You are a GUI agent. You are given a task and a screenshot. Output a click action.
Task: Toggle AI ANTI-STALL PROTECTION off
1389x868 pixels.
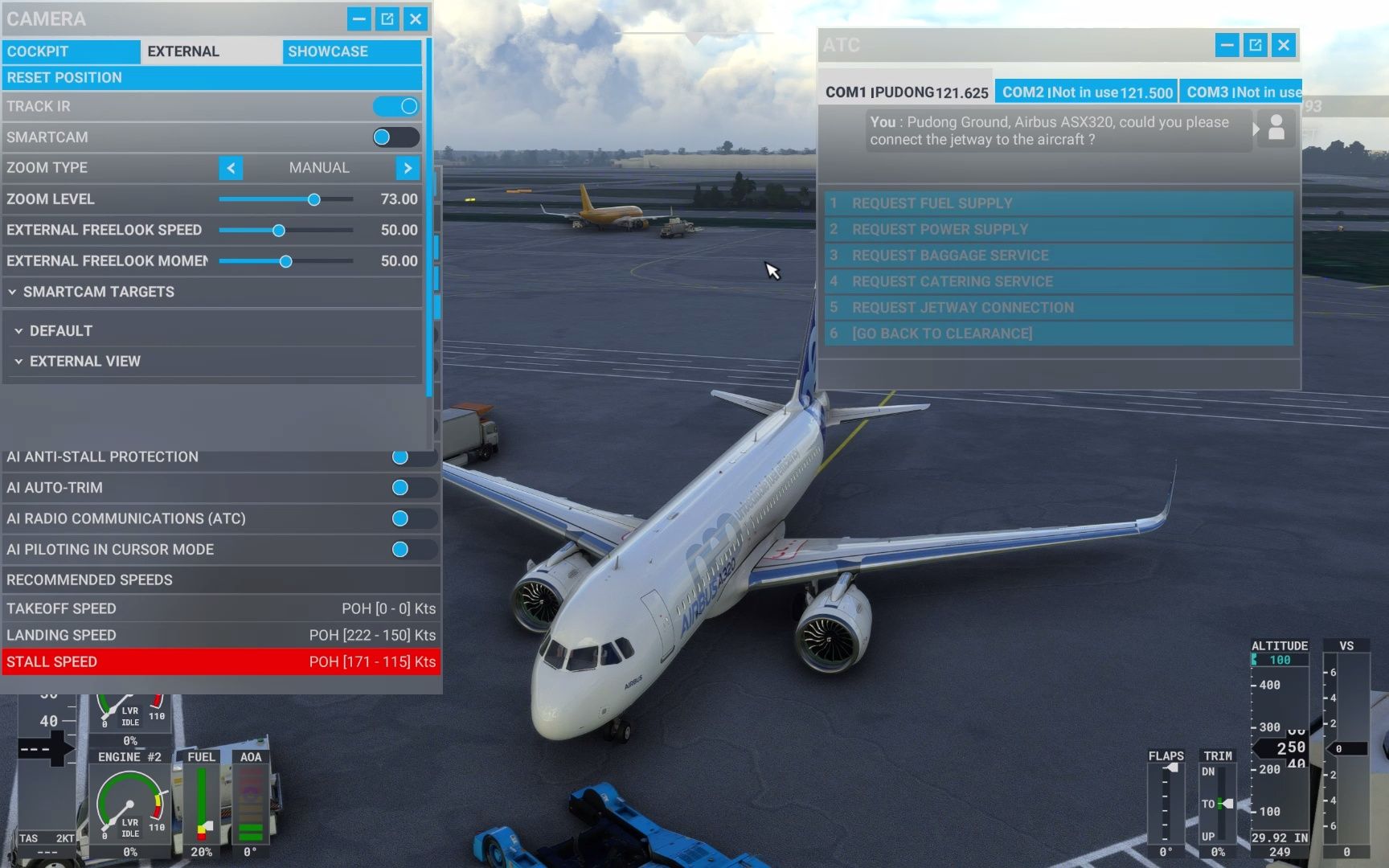click(x=399, y=457)
